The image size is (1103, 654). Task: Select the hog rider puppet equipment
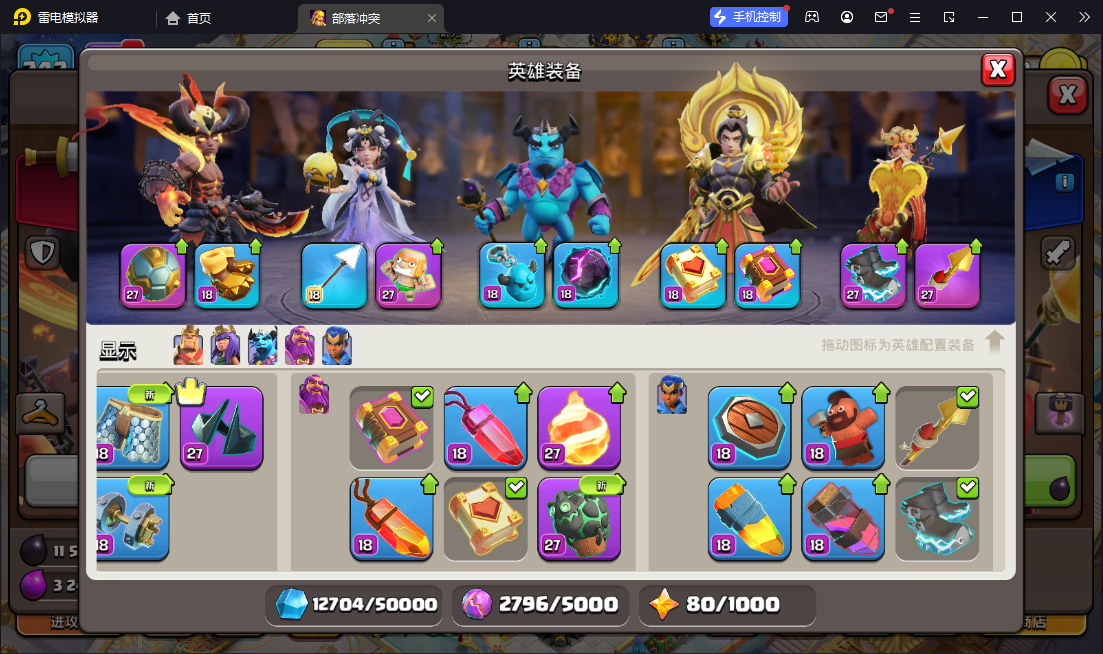click(x=843, y=427)
